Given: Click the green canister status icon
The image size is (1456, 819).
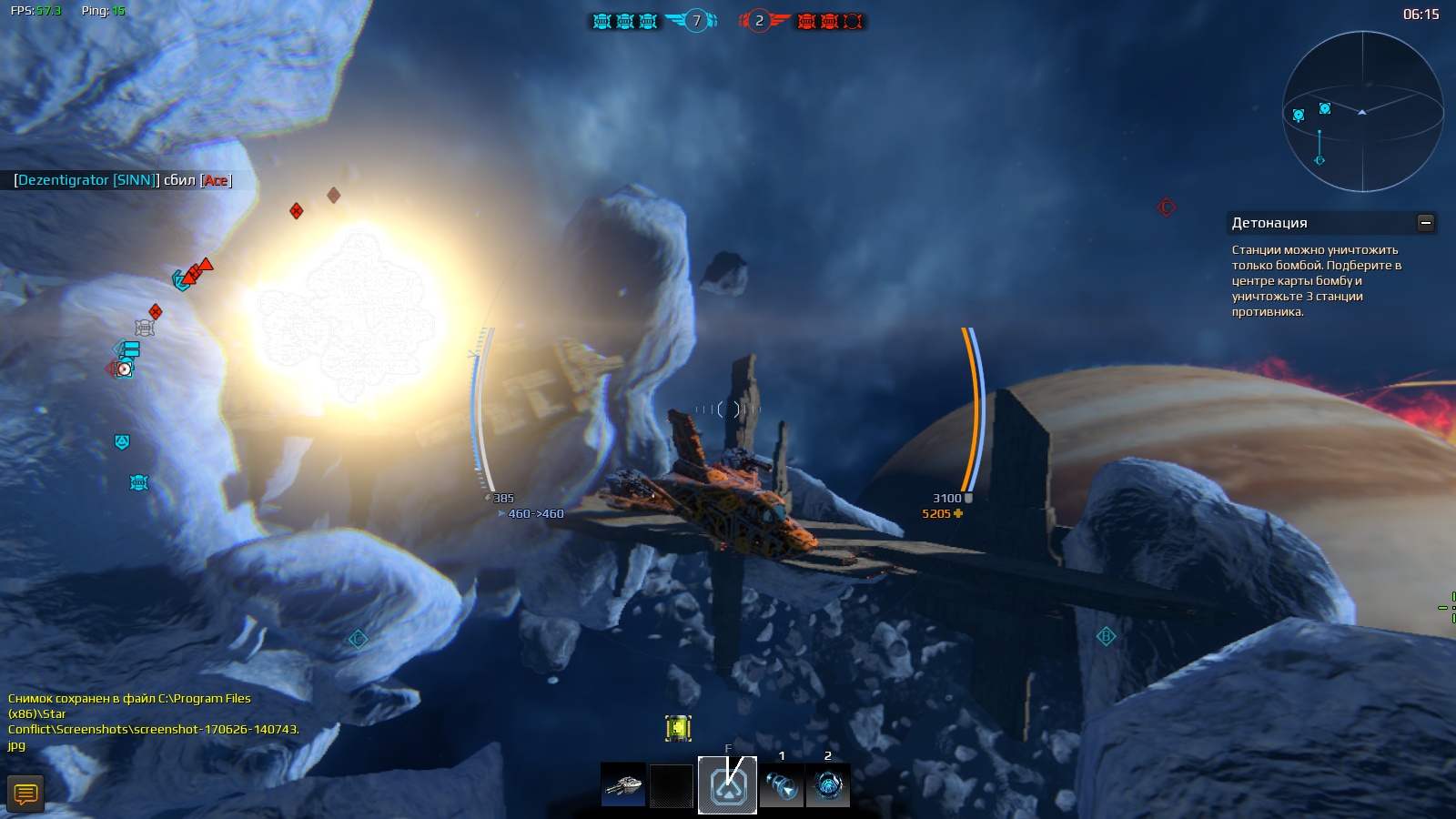Looking at the screenshot, I should coord(678,728).
